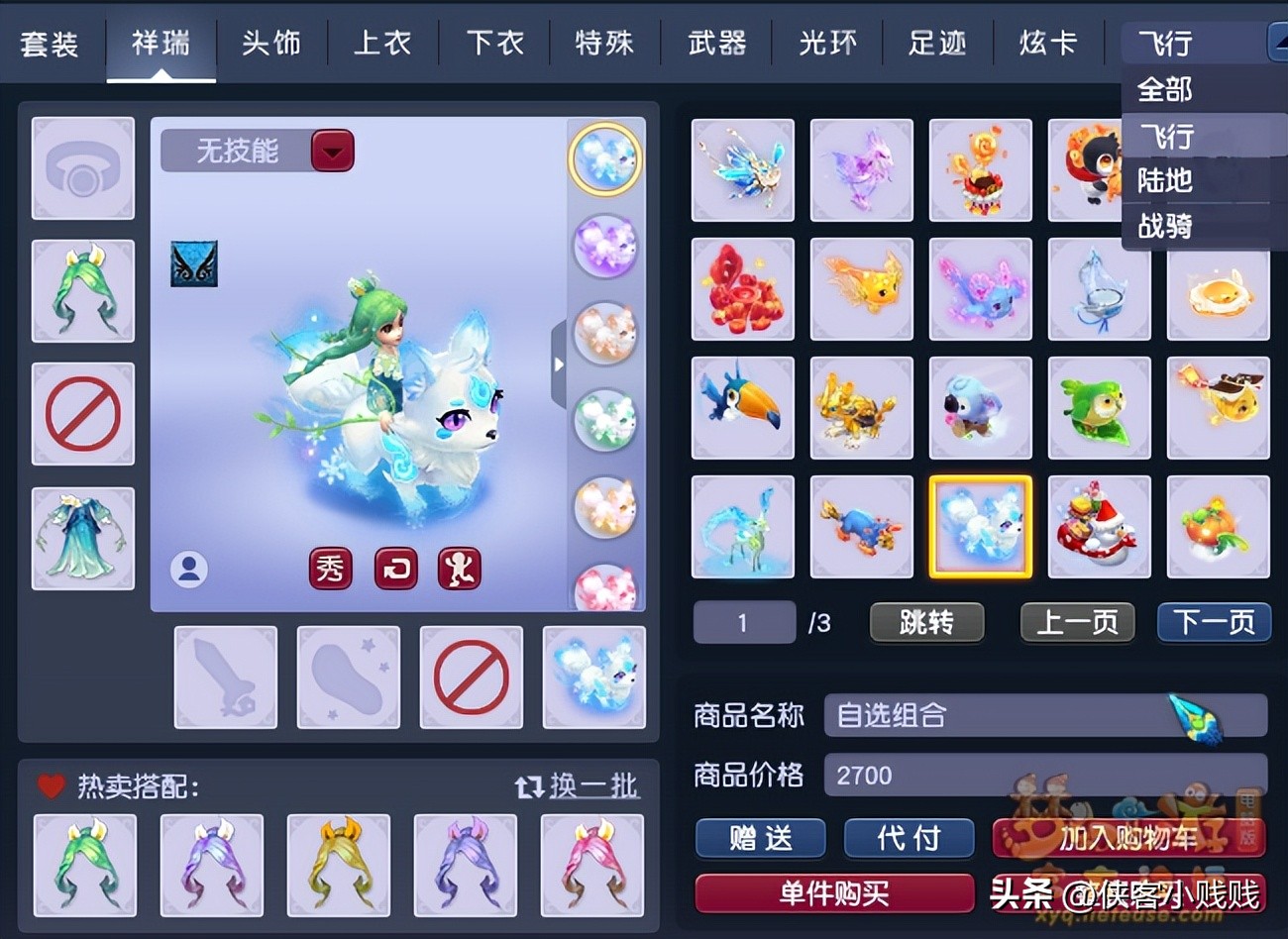The width and height of the screenshot is (1288, 939).
Task: Select the highlighted white fox mount thumbnail
Action: (x=980, y=526)
